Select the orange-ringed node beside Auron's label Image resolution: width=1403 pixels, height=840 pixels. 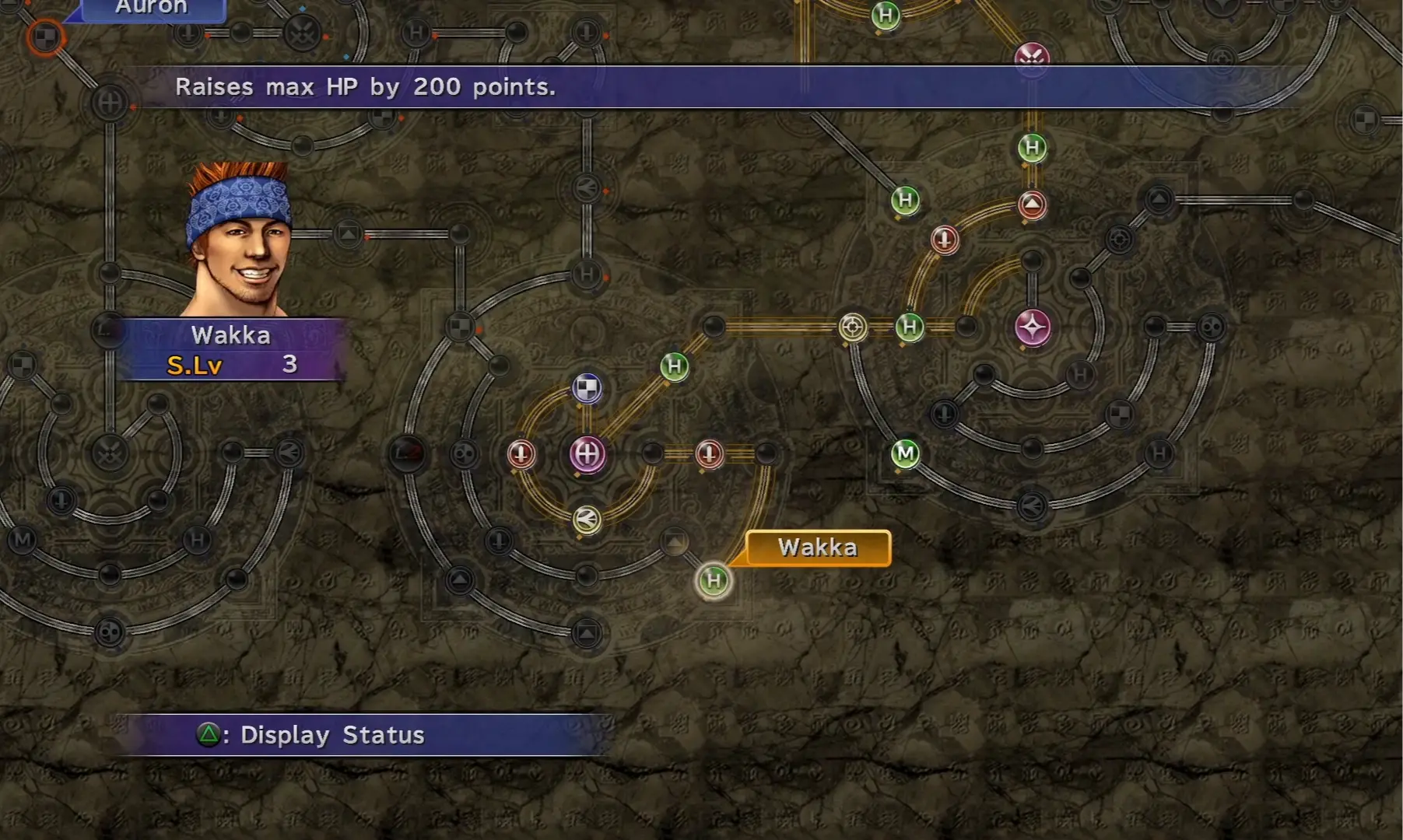coord(45,37)
